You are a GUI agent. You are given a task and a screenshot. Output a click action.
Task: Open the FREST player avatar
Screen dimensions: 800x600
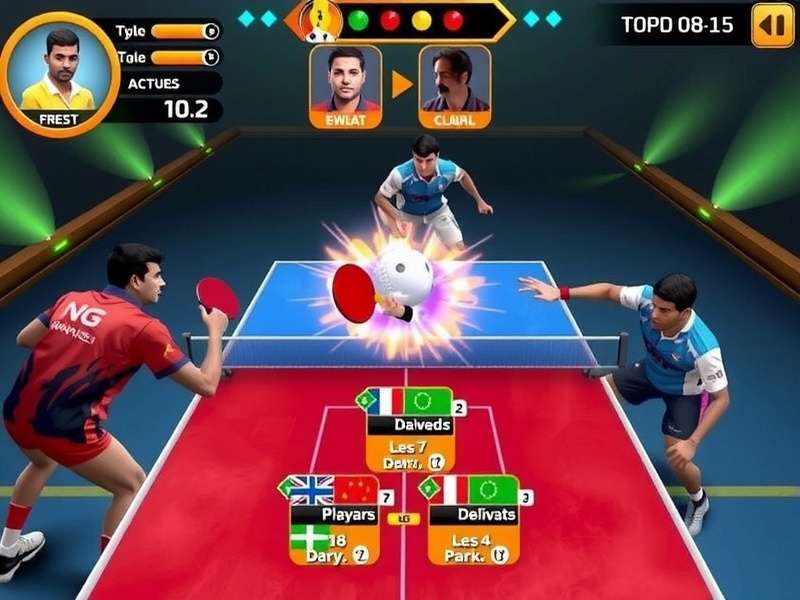(x=58, y=74)
